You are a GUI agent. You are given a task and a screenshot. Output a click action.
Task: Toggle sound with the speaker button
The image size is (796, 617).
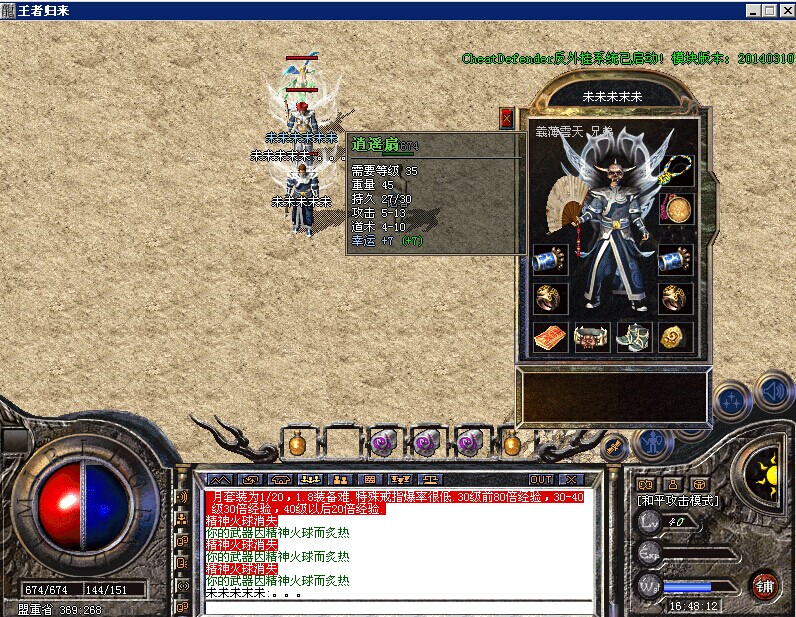point(773,390)
